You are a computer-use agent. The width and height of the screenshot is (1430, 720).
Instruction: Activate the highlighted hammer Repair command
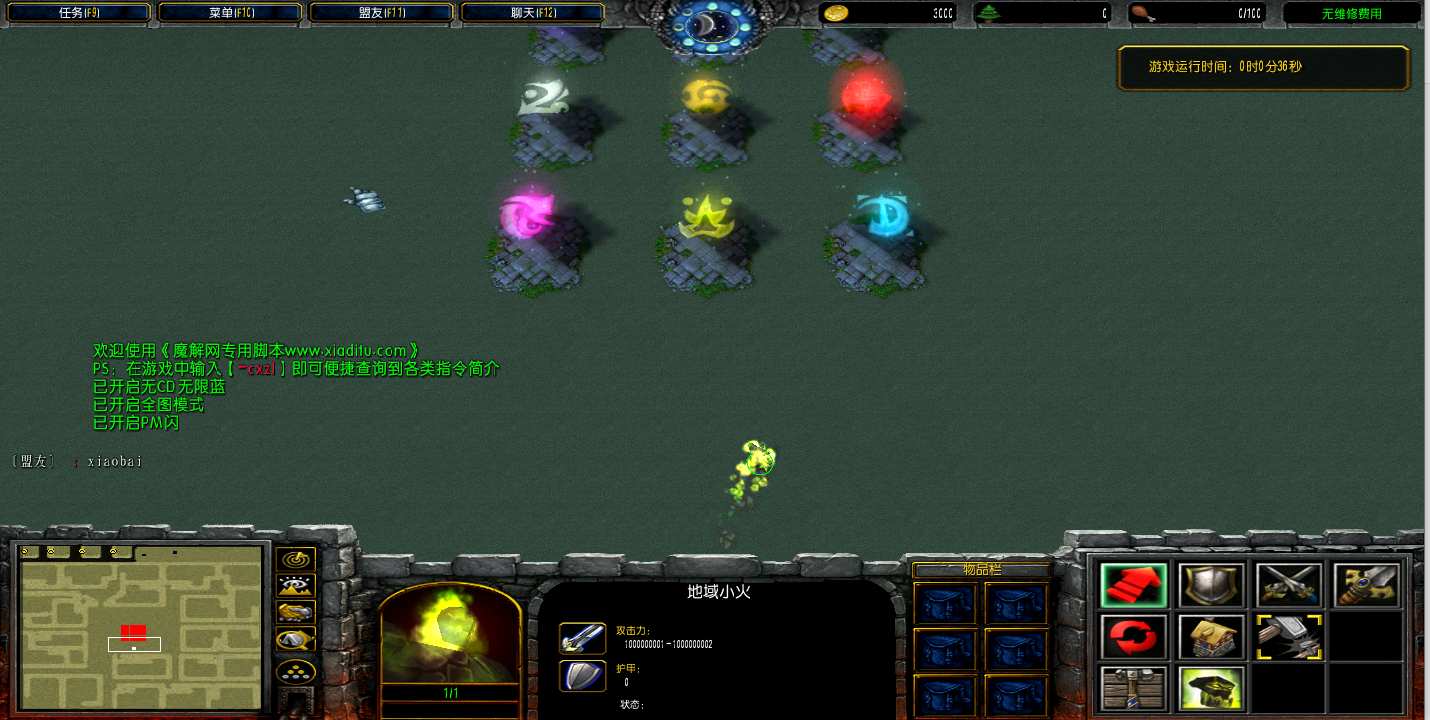(1289, 637)
